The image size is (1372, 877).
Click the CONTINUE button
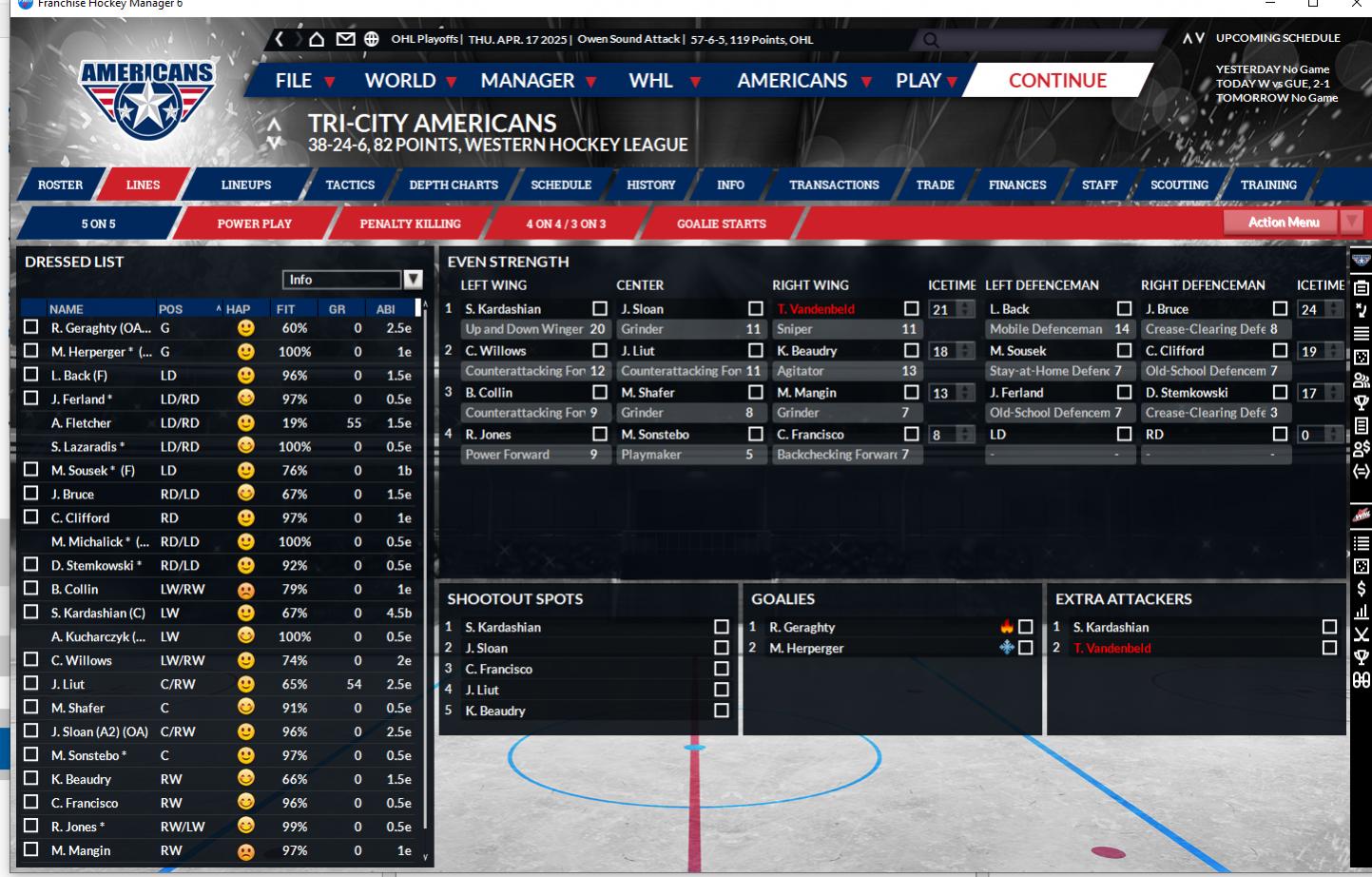[x=1057, y=81]
